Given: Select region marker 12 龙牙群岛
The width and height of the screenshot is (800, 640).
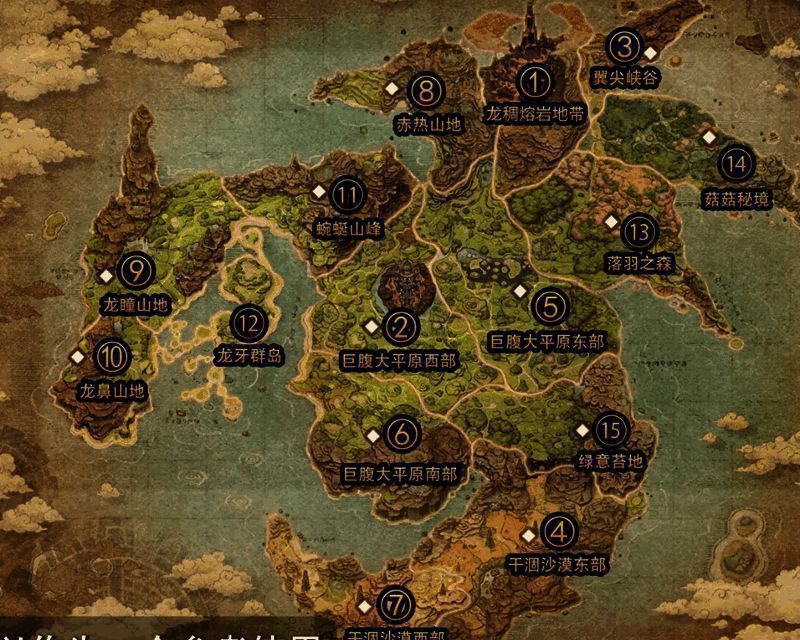Looking at the screenshot, I should (250, 322).
